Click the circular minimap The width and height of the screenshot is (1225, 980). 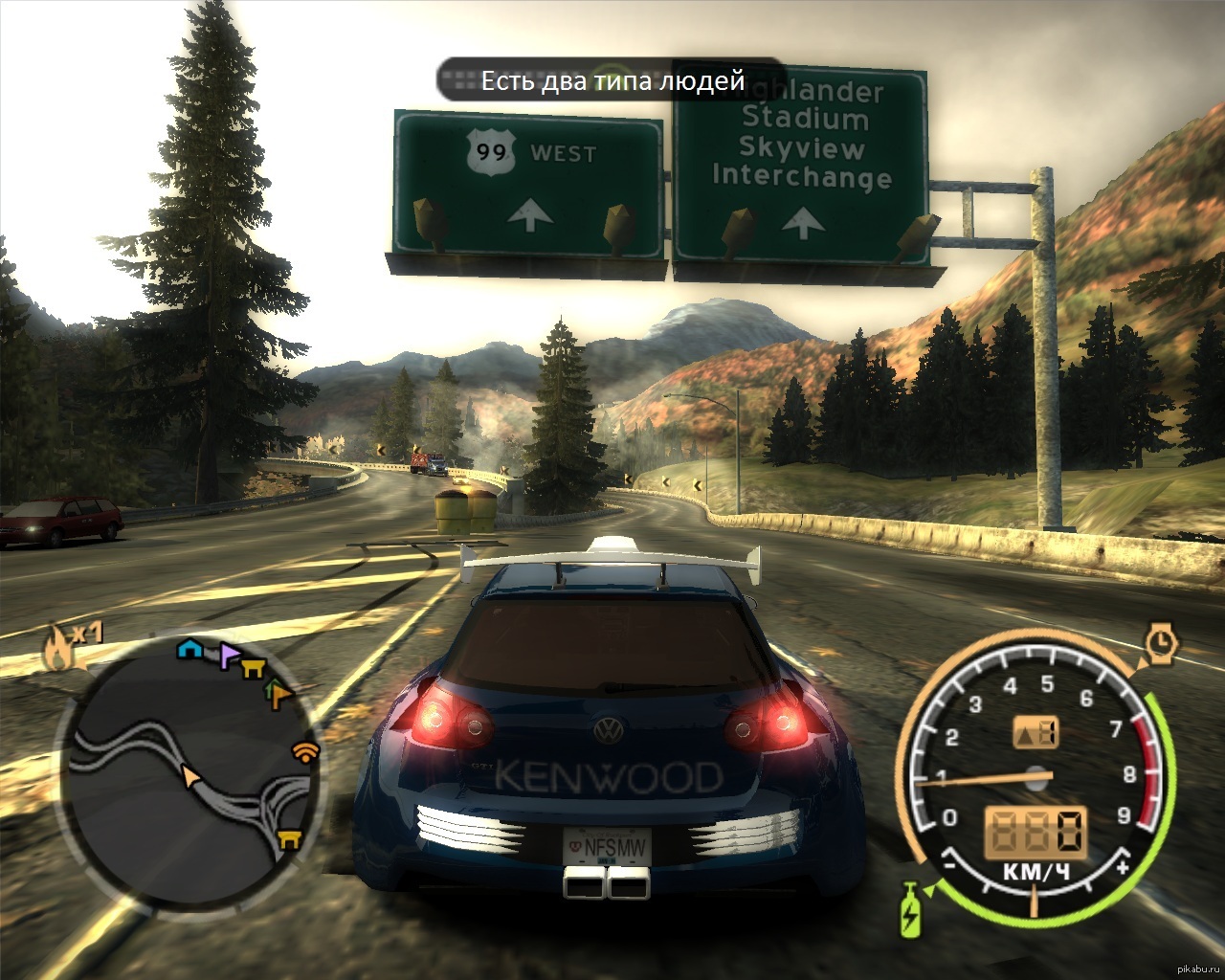189,761
